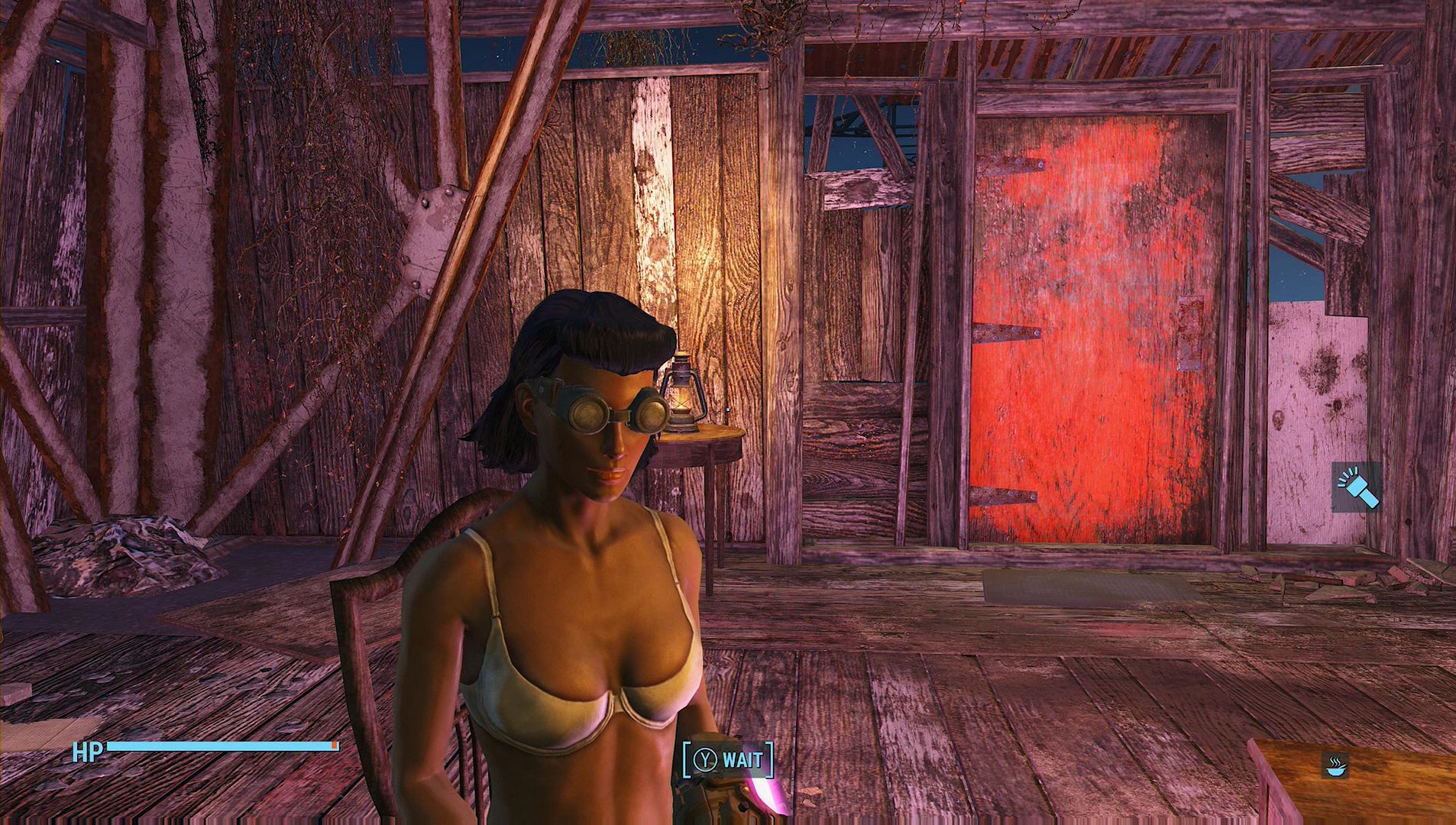The image size is (1456, 825).
Task: Toggle the flashlight HUD icon
Action: (x=1357, y=487)
